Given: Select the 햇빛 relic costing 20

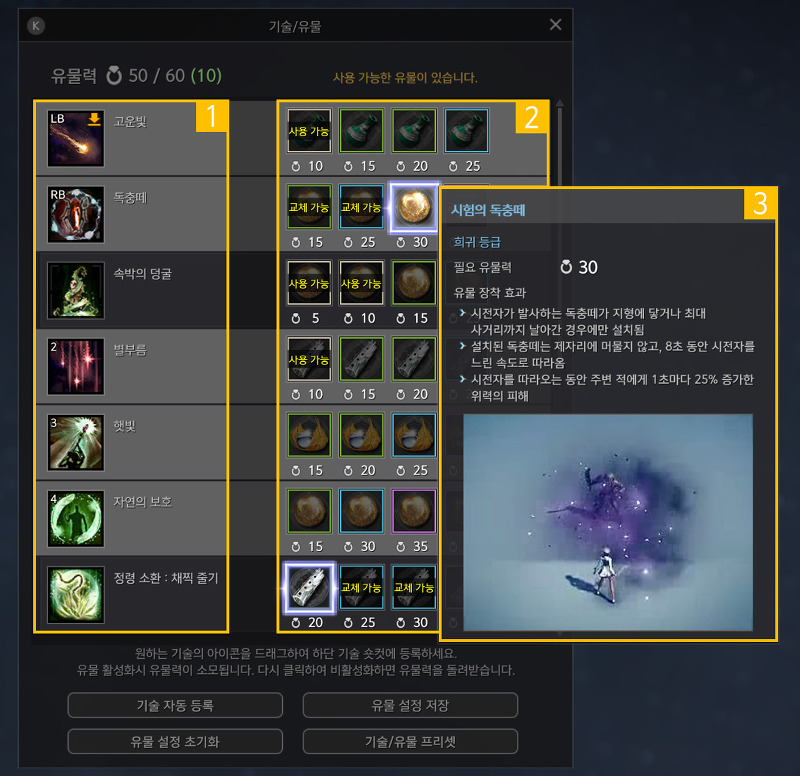Looking at the screenshot, I should point(360,435).
